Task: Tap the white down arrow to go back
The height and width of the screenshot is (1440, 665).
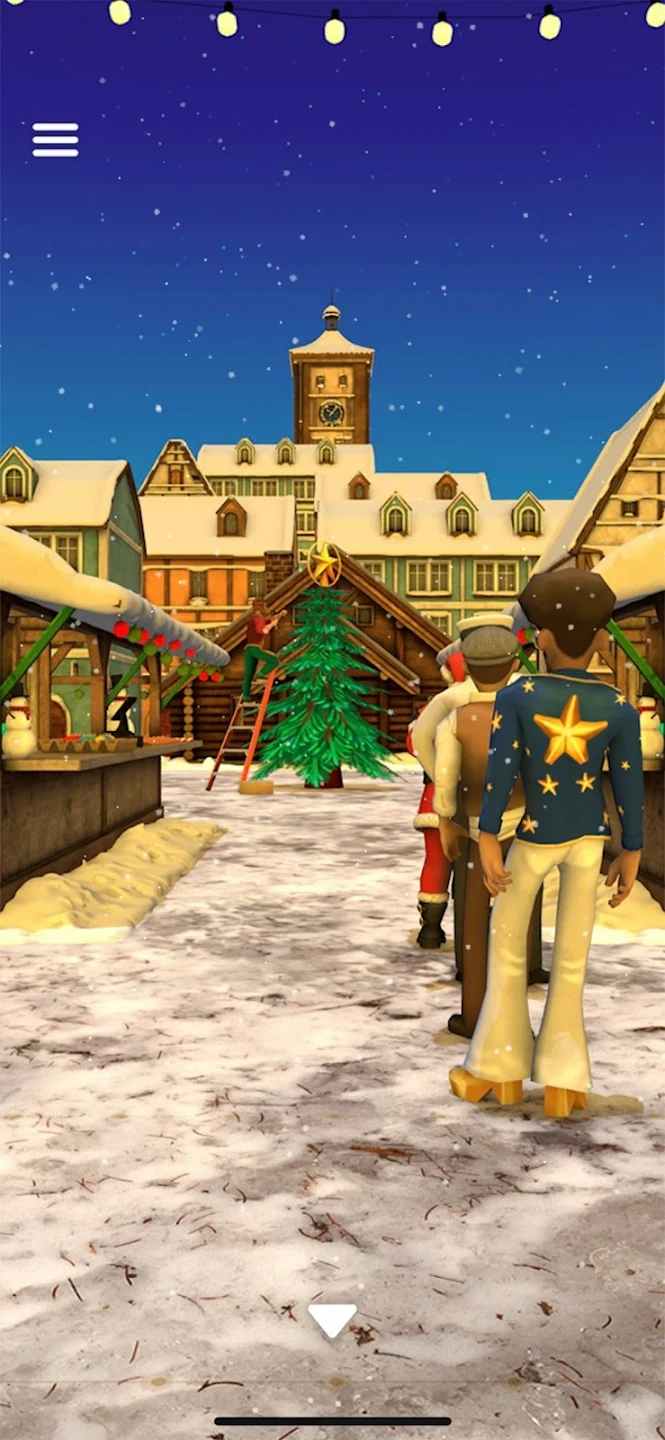Action: (x=332, y=1320)
